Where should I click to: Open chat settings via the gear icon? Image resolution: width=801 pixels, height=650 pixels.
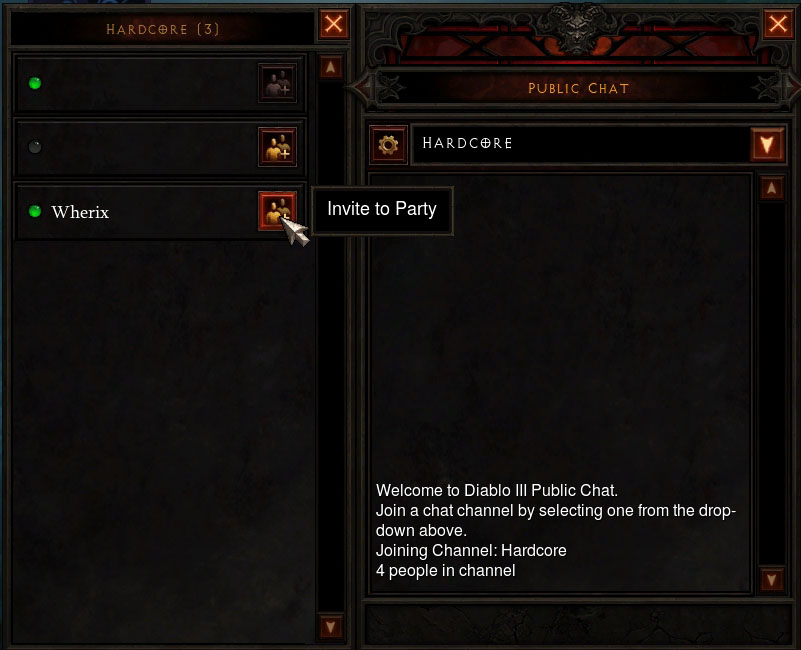[388, 144]
